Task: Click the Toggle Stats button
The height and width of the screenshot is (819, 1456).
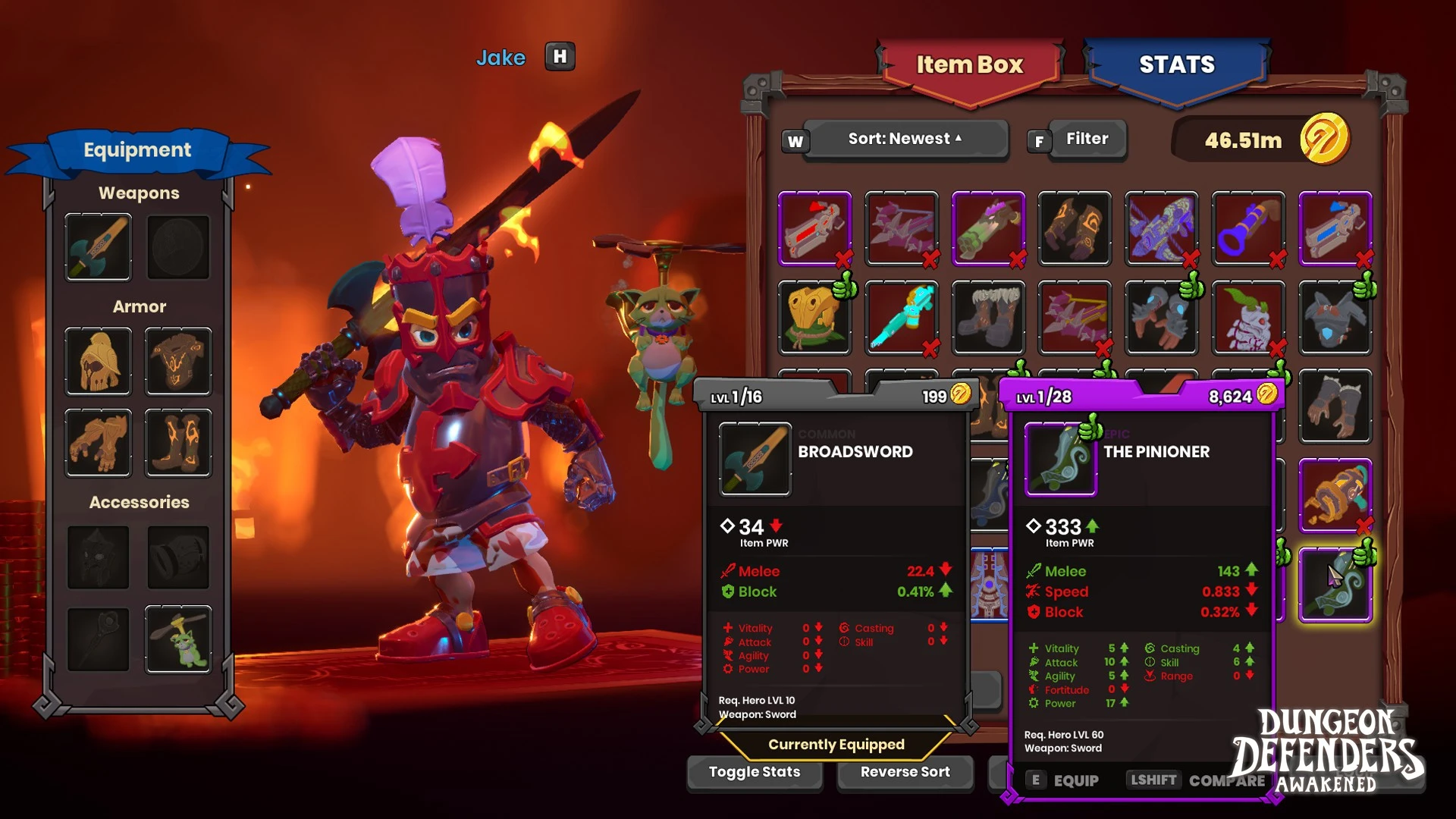Action: coord(754,773)
